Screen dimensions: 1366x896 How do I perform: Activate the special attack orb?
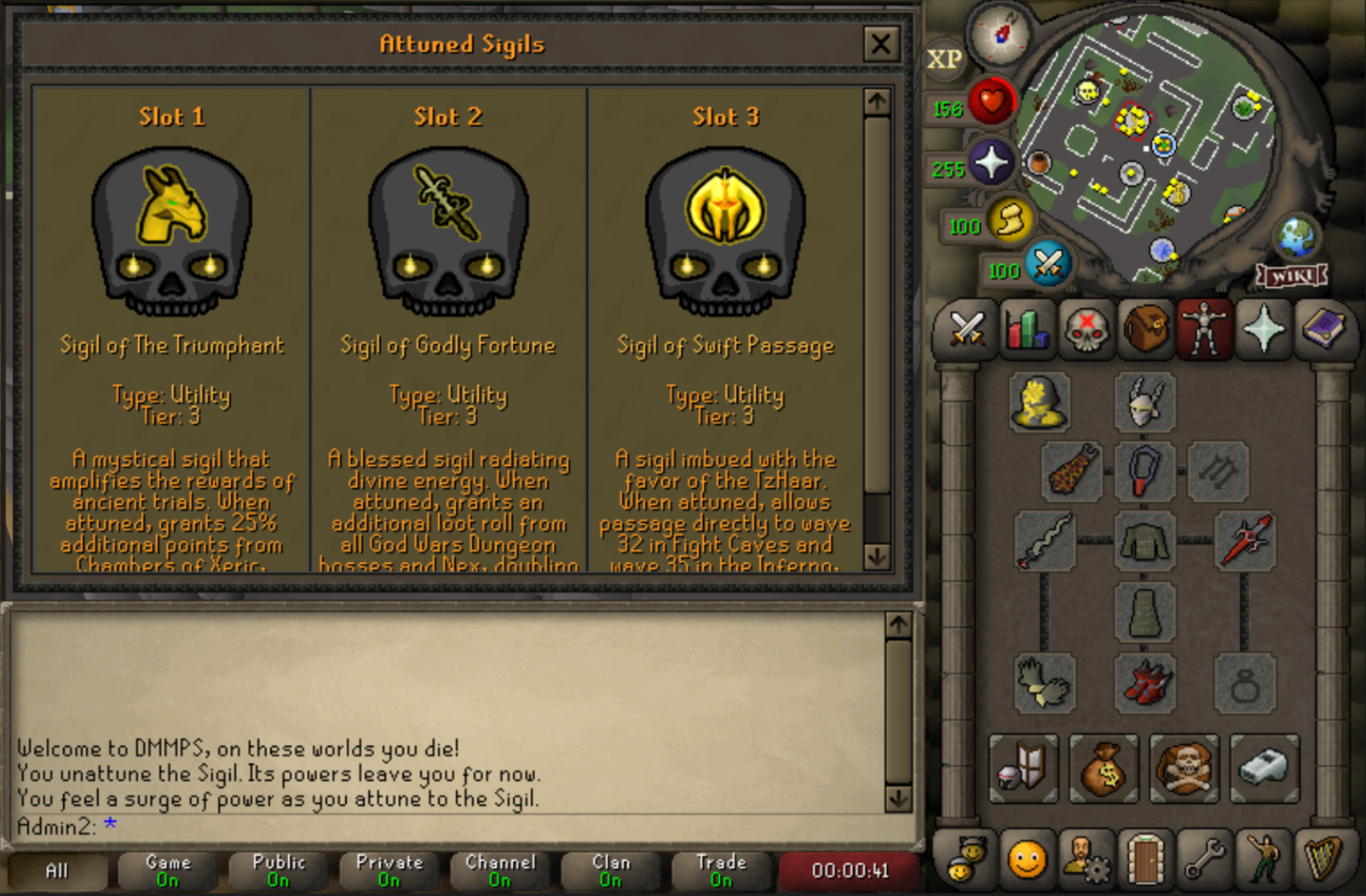coord(1047,263)
